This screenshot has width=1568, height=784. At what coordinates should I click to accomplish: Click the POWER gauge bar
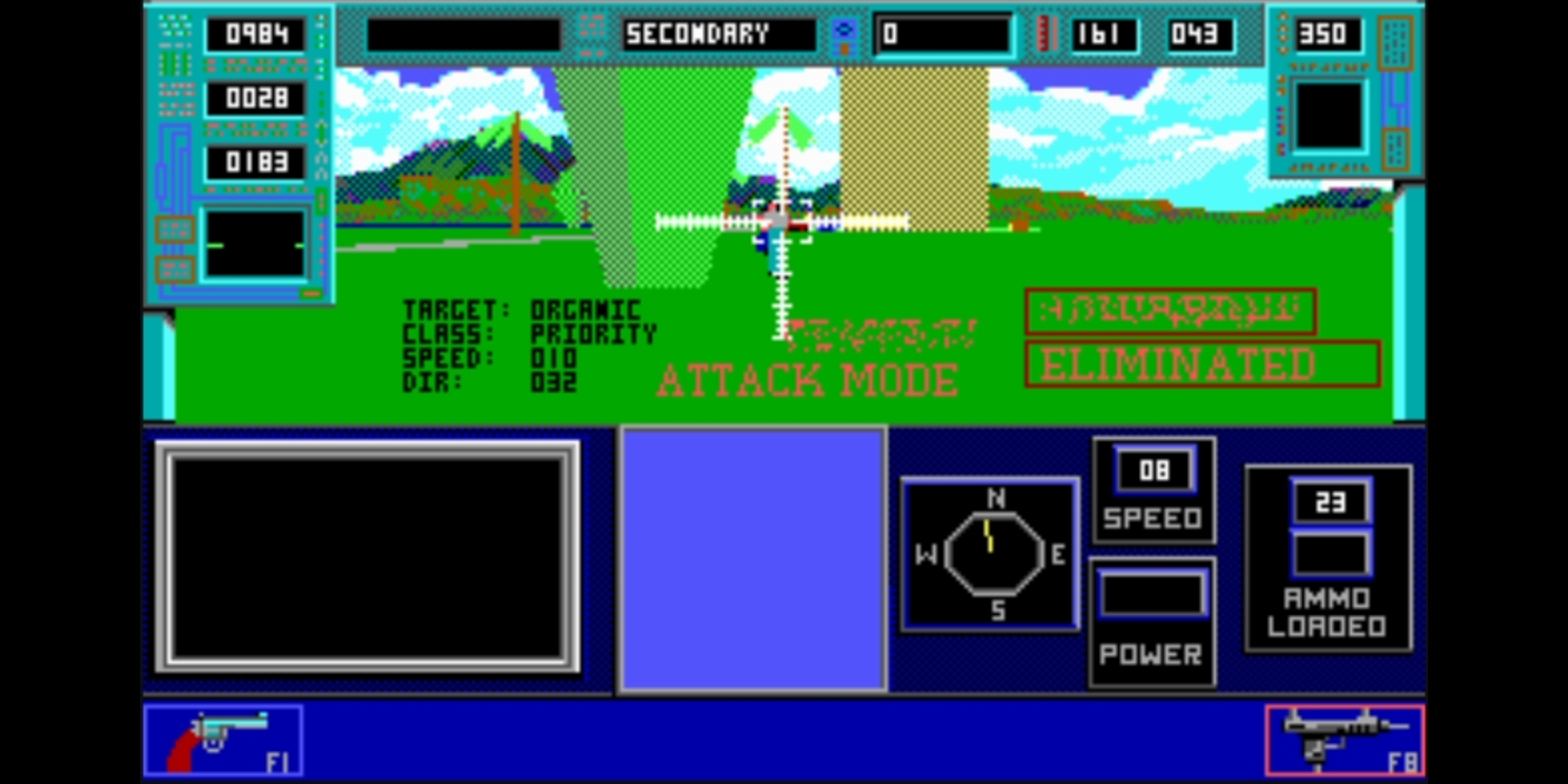(x=1152, y=596)
